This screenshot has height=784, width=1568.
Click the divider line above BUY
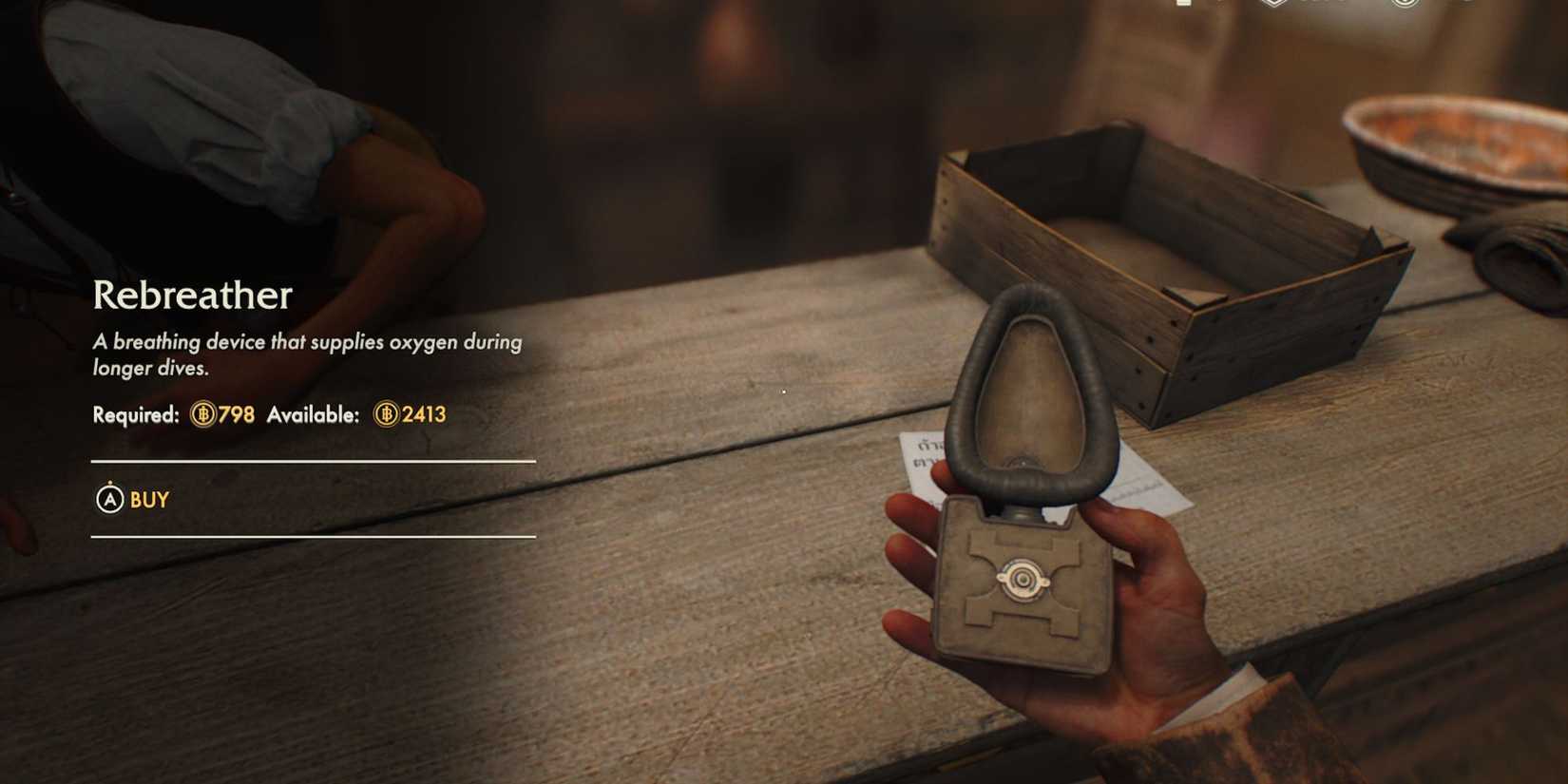312,460
